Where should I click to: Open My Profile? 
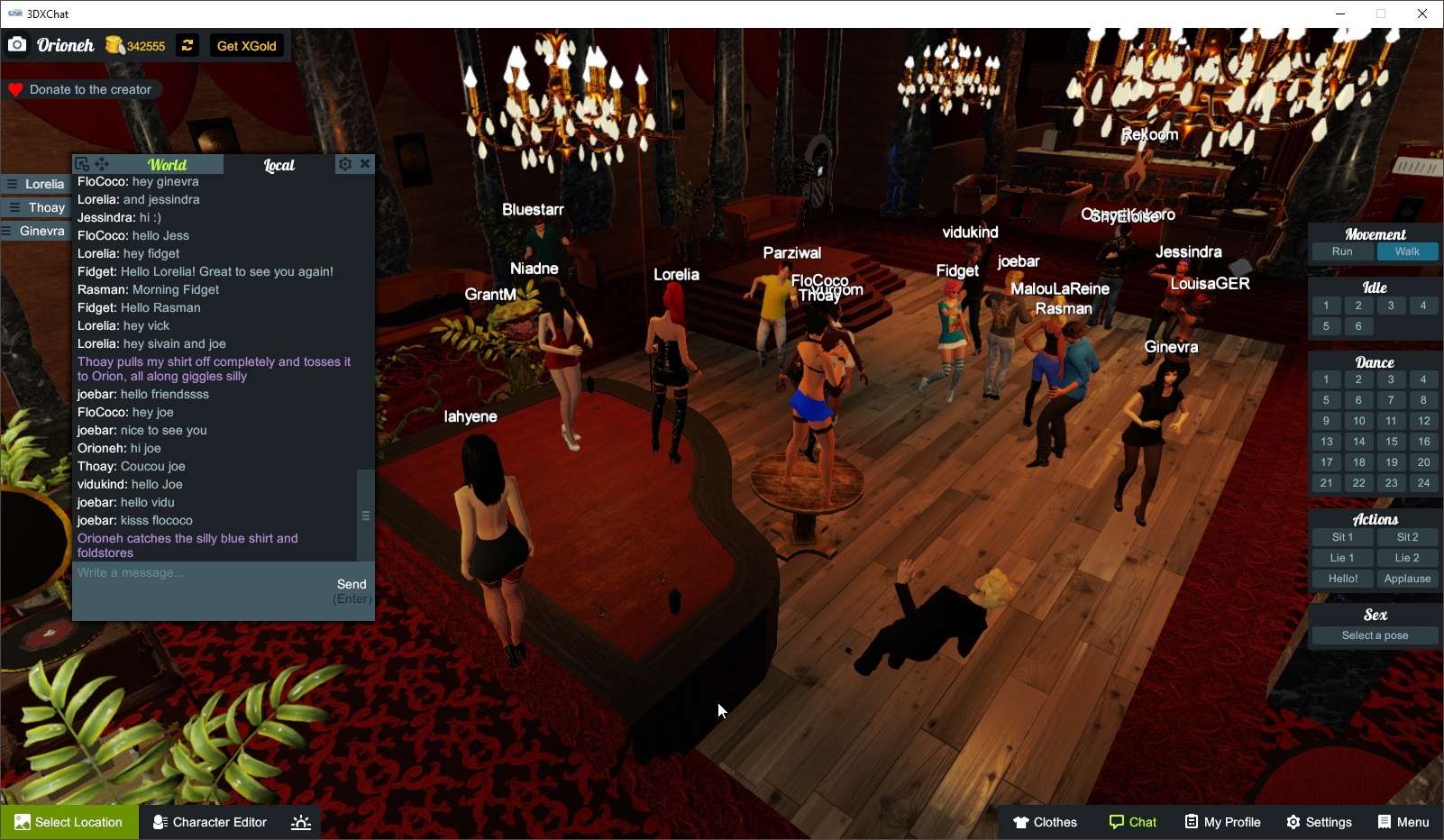[x=1222, y=821]
